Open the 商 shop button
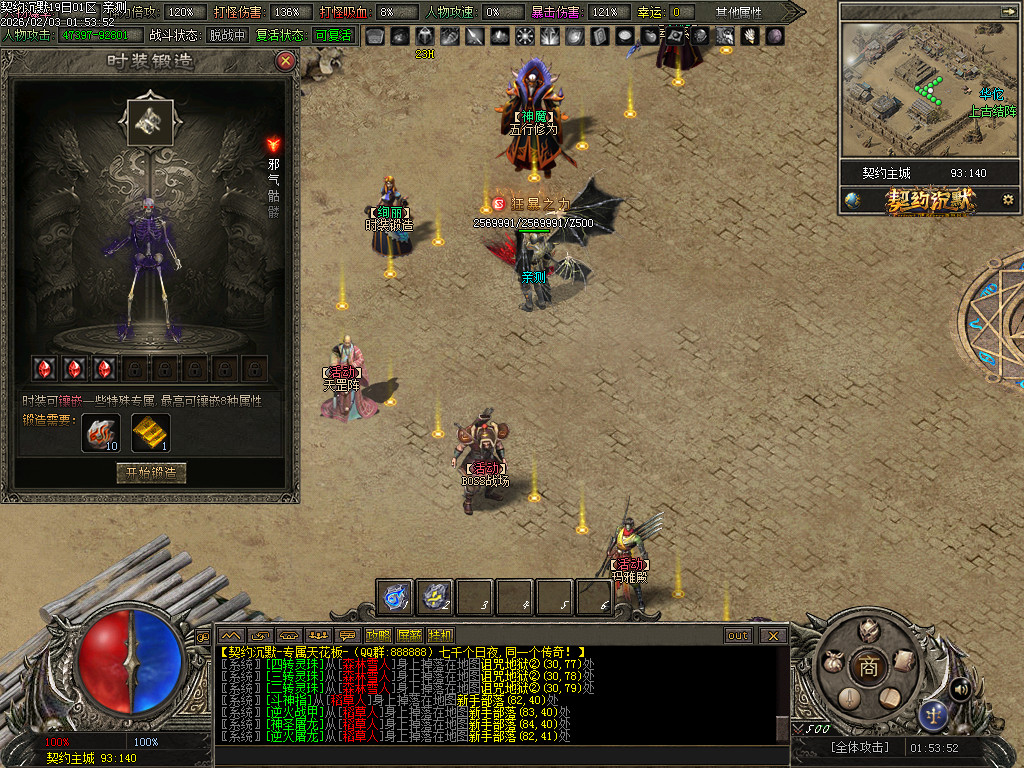 pos(869,668)
